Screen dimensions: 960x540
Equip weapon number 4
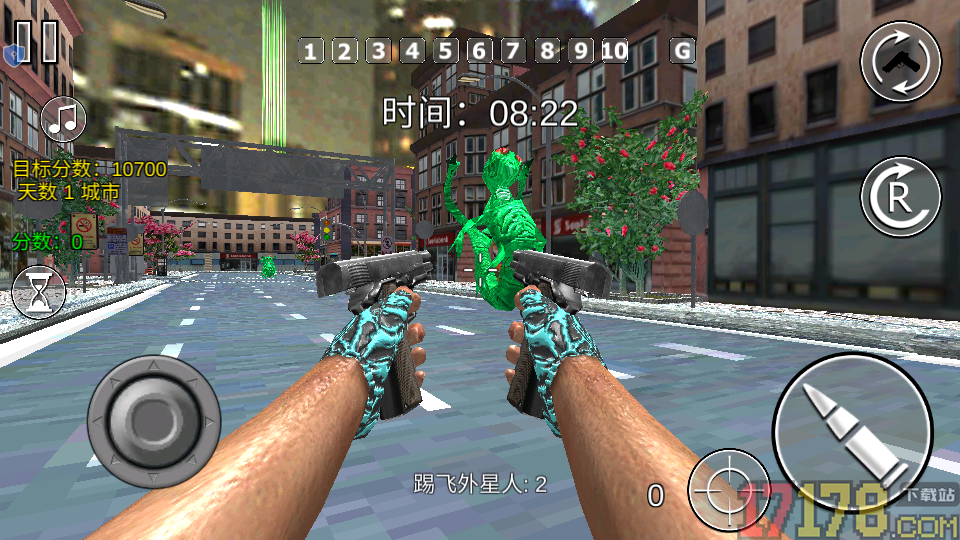click(x=412, y=51)
